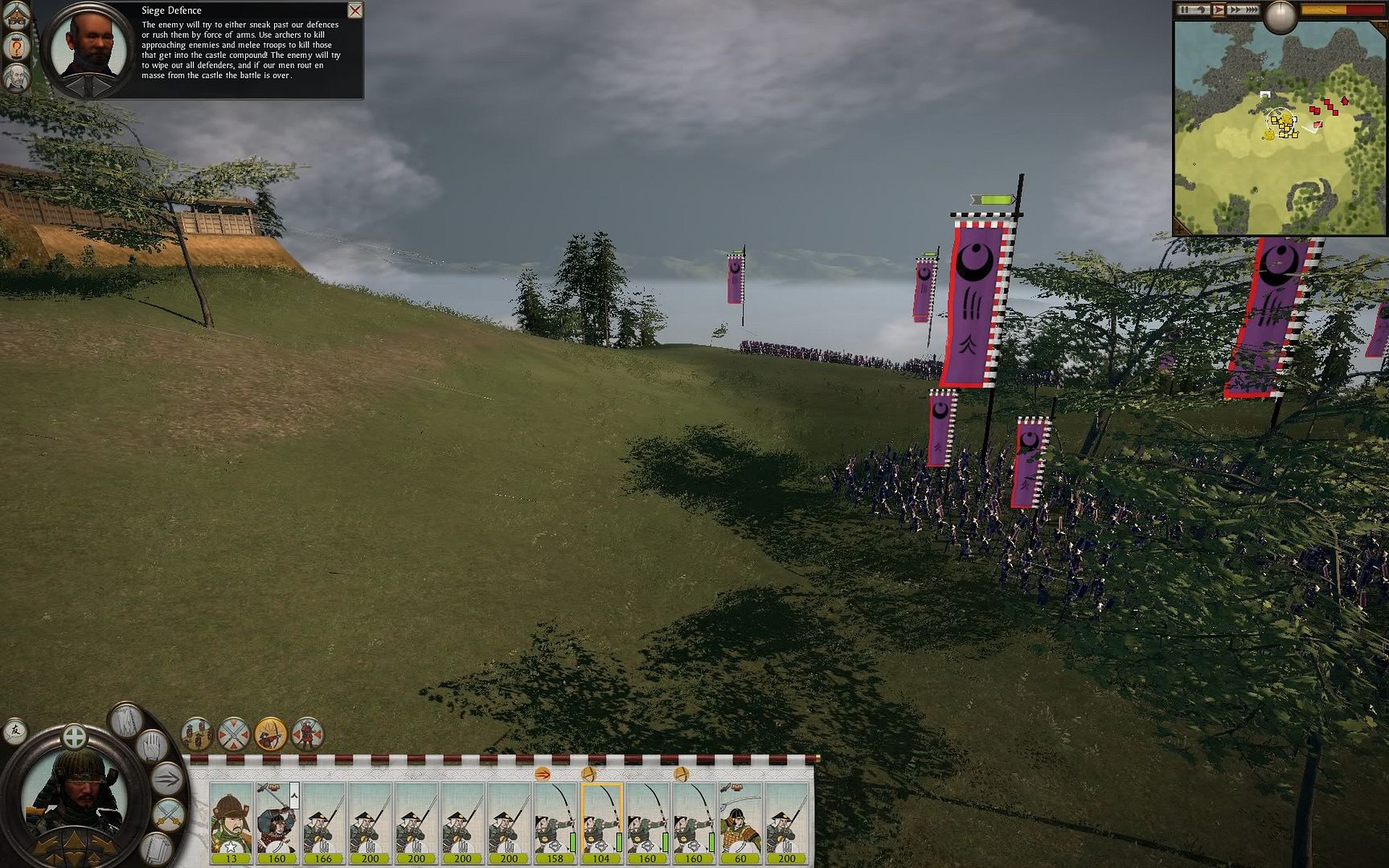
Task: Open the question mark help button
Action: [x=16, y=47]
